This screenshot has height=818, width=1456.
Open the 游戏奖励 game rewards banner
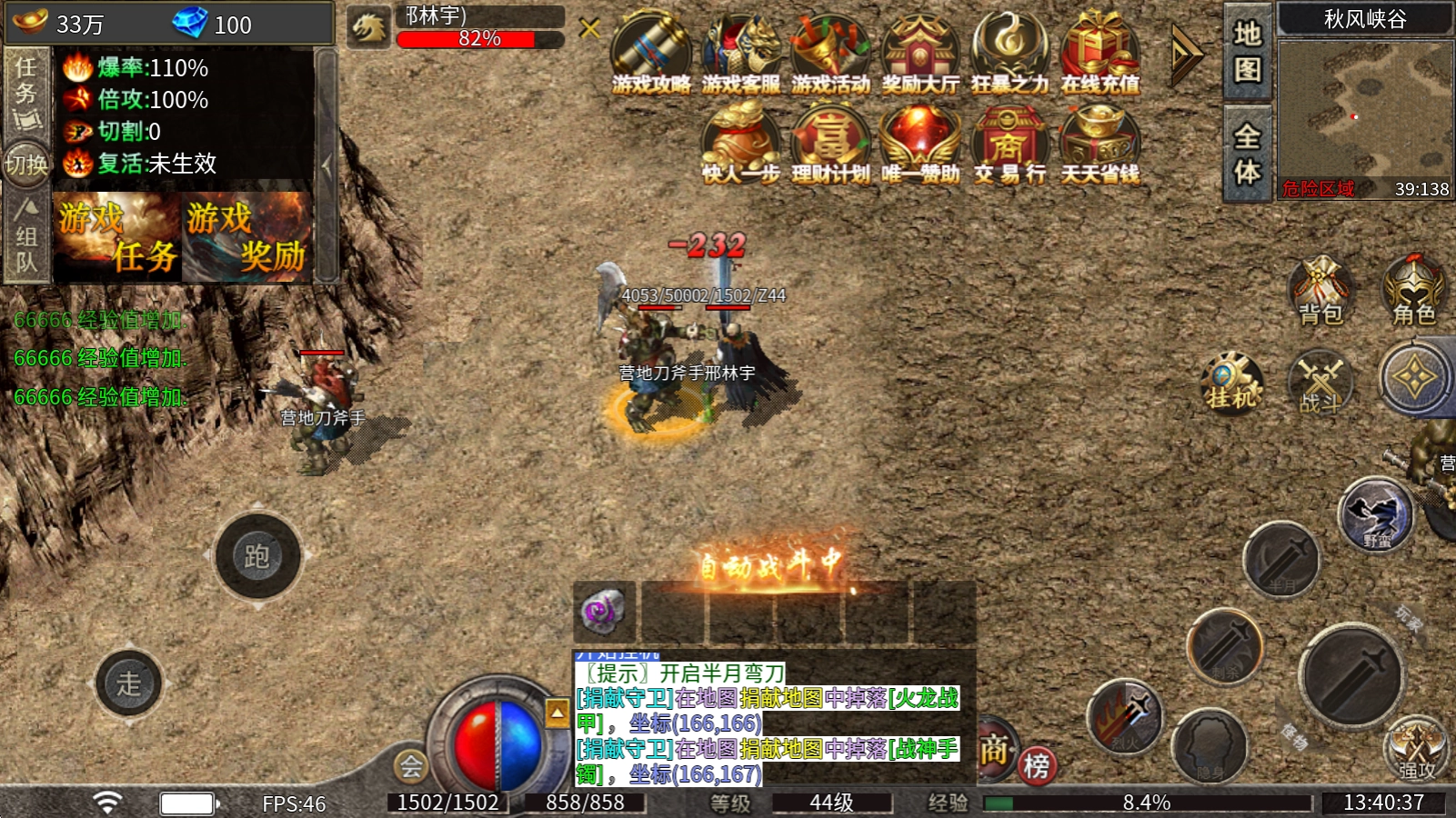[x=246, y=237]
